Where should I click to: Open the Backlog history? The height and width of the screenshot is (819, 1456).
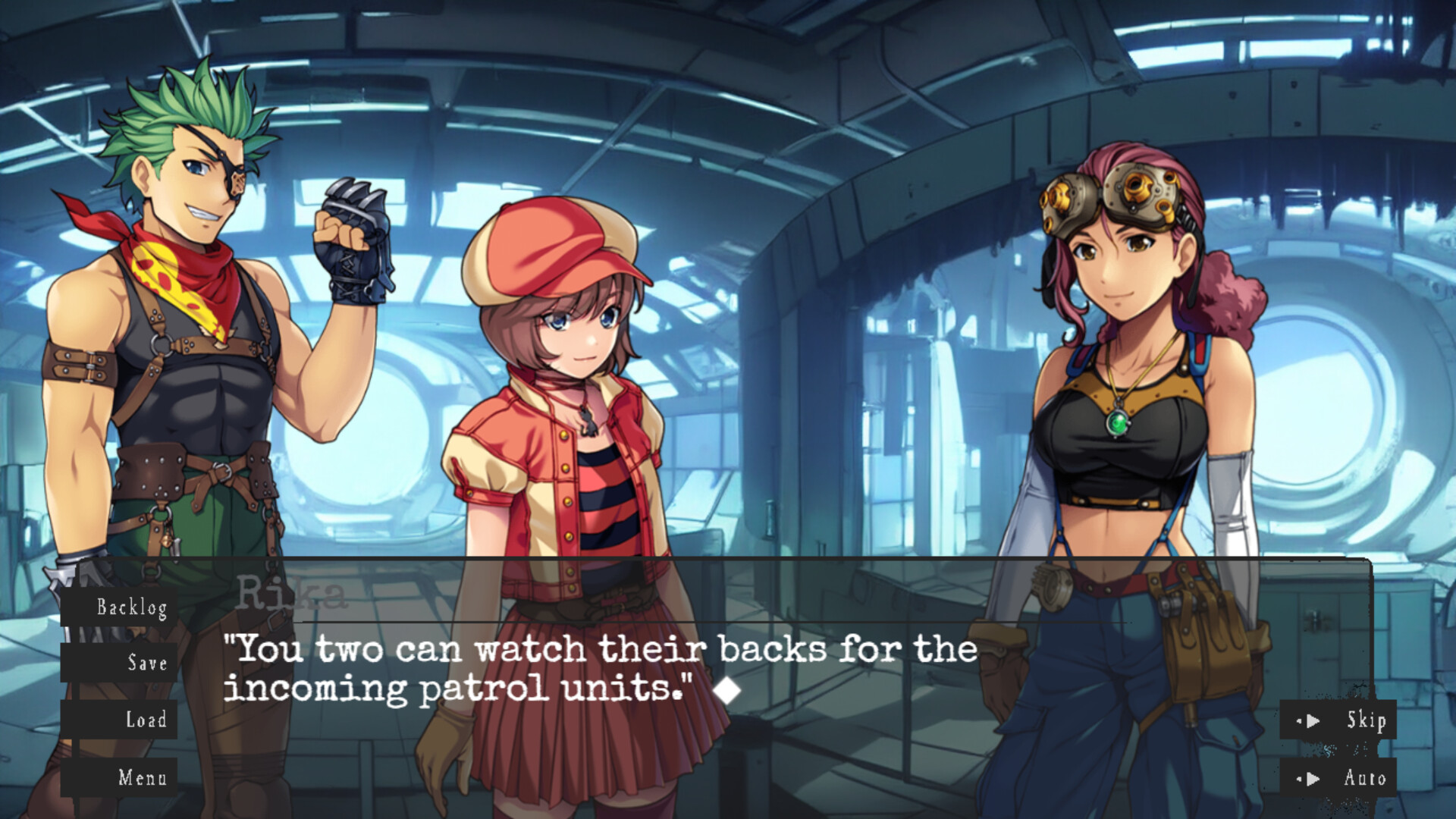pyautogui.click(x=133, y=607)
